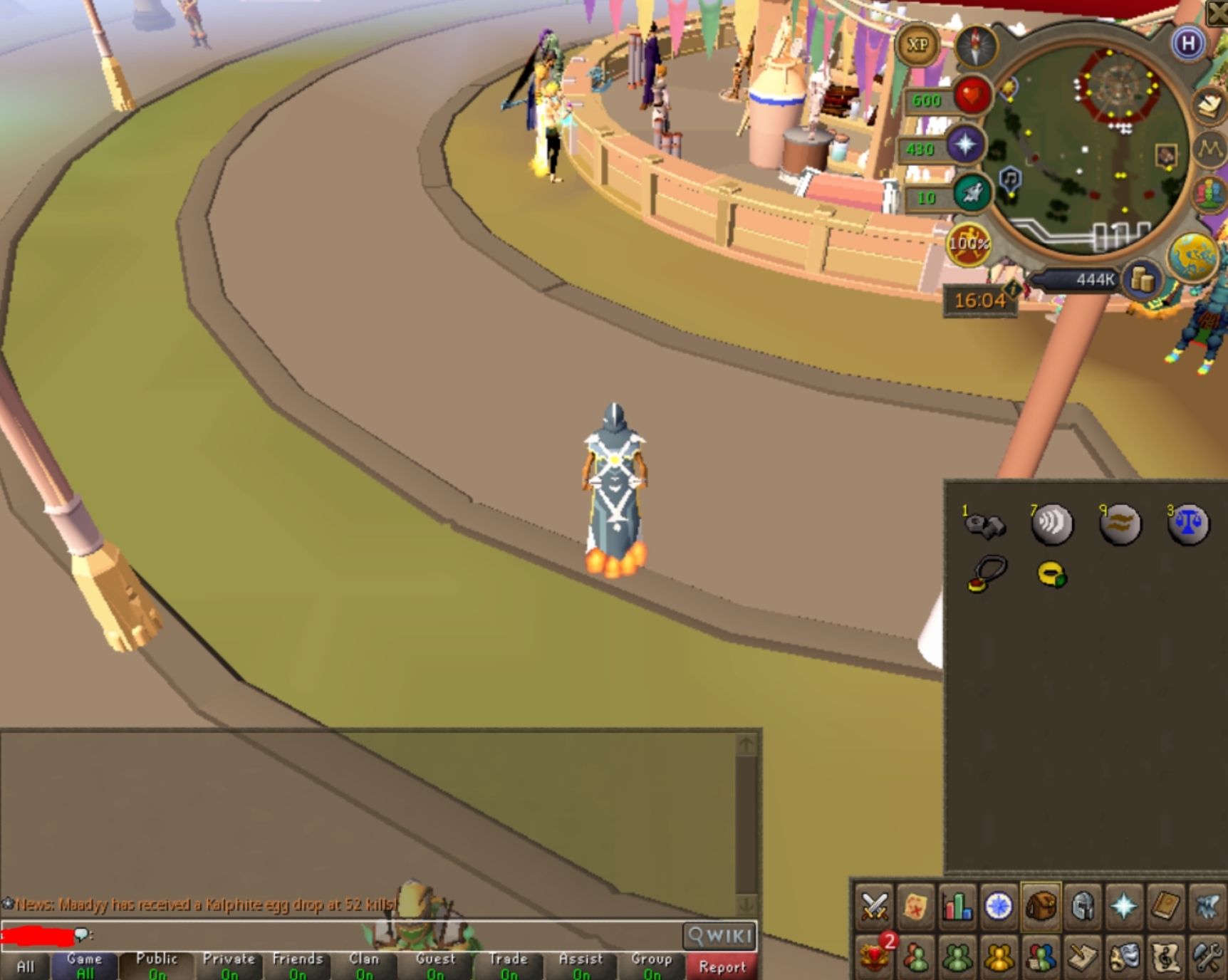Select the All chat tab
This screenshot has width=1228, height=980.
tap(27, 965)
